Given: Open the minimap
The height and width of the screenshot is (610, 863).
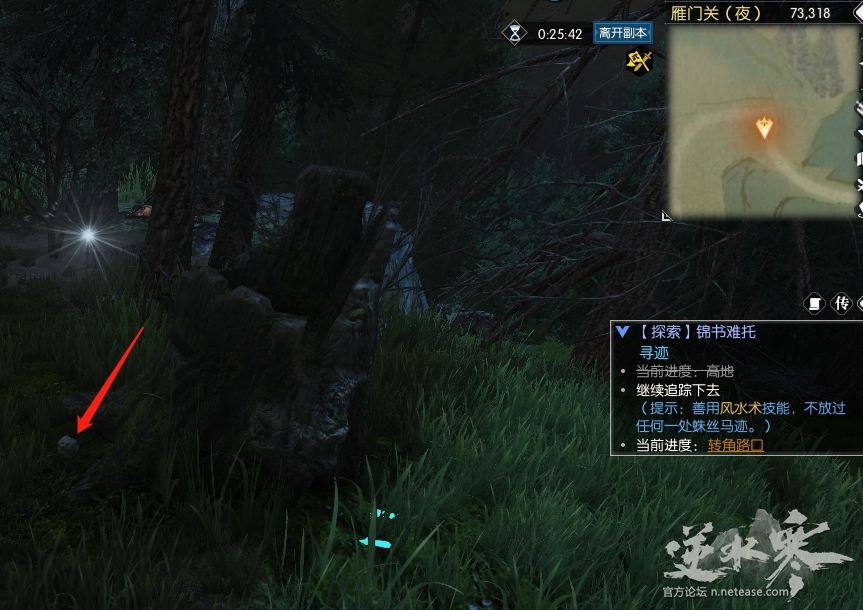Looking at the screenshot, I should pos(763,122).
